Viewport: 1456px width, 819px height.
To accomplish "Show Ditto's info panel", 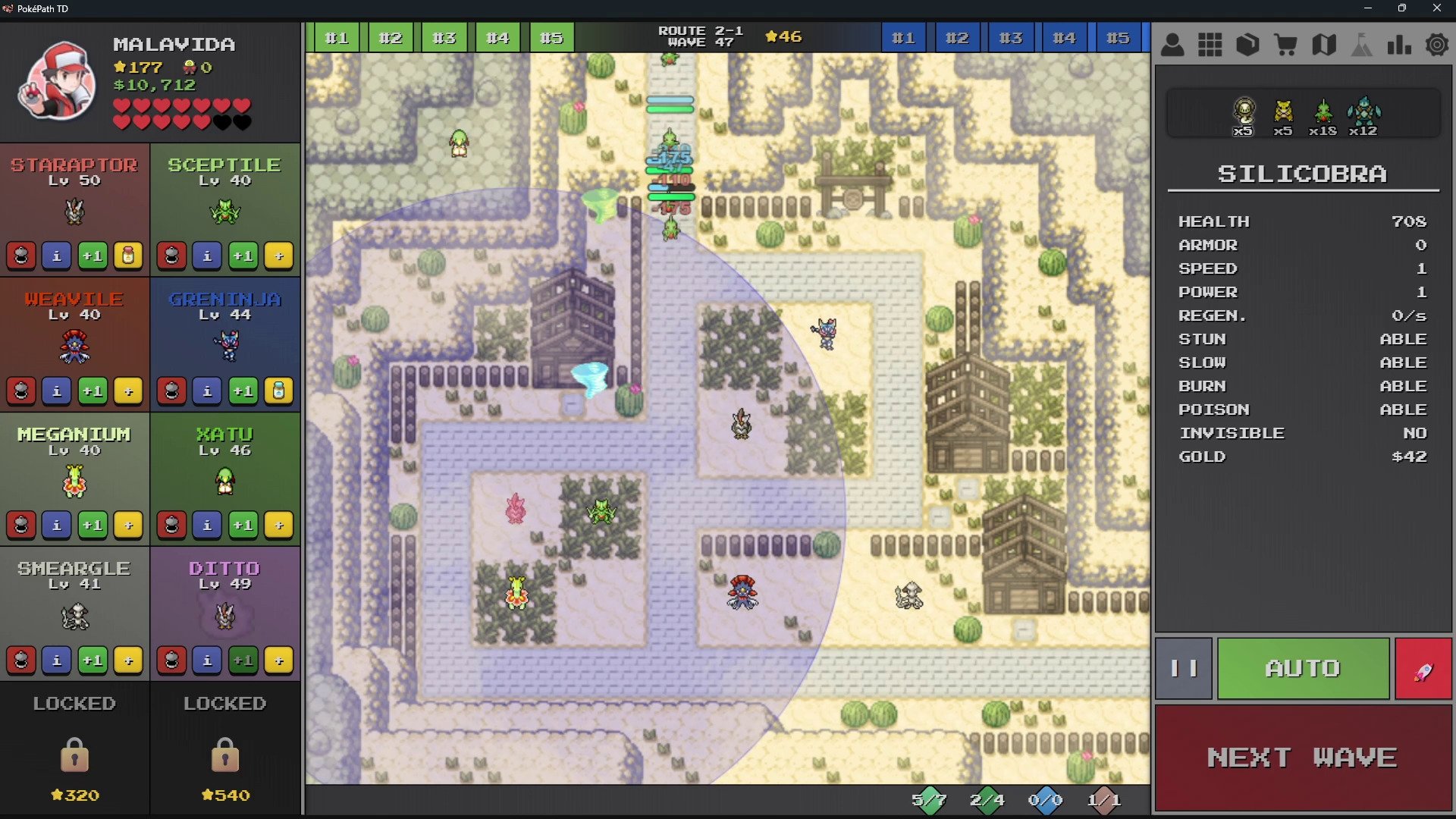I will (x=207, y=660).
